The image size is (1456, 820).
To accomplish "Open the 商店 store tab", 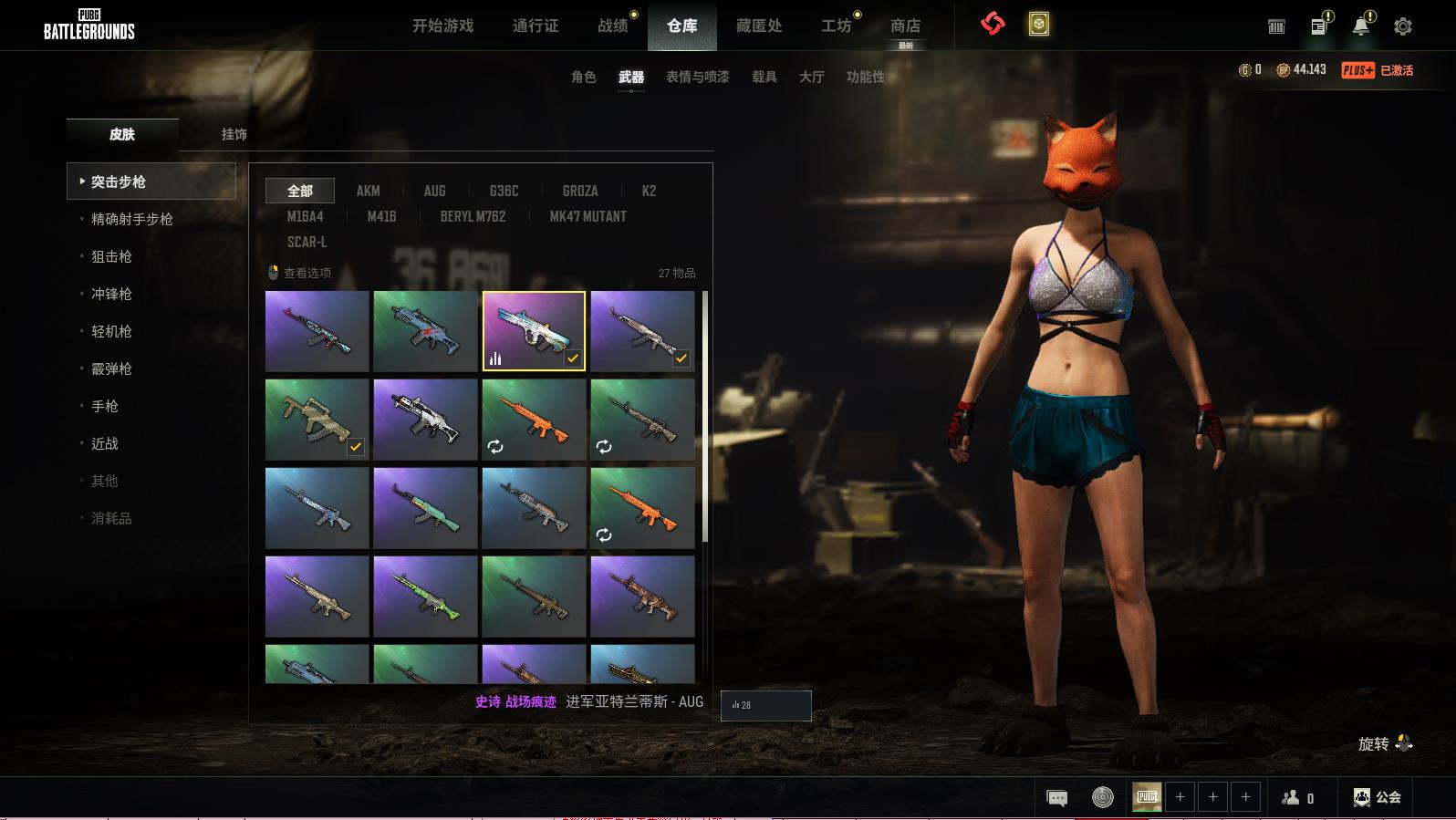I will [x=905, y=26].
